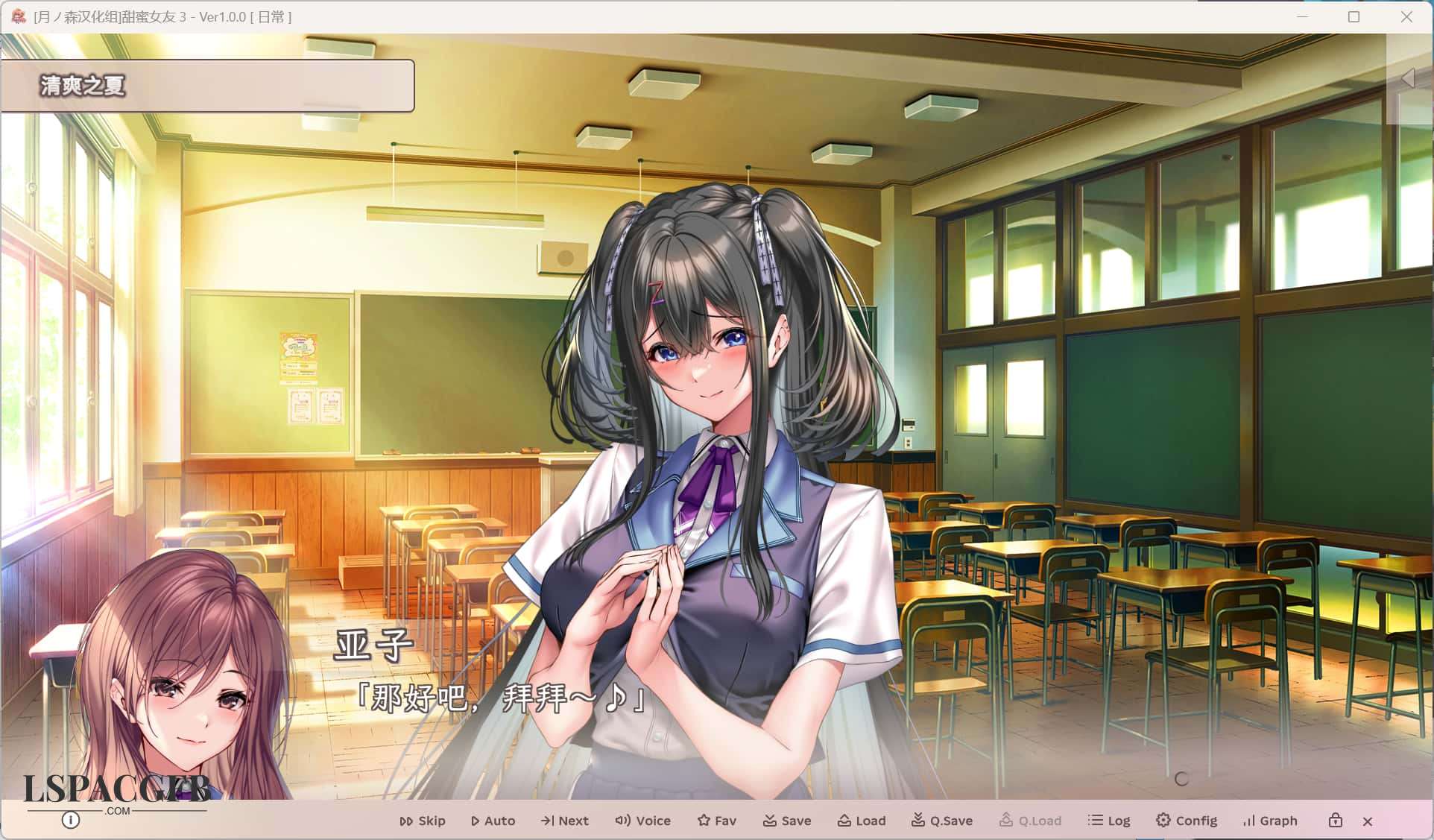Screen dimensions: 1434x840
Task: Activate Skip to fast-forward dialogue
Action: tap(422, 821)
